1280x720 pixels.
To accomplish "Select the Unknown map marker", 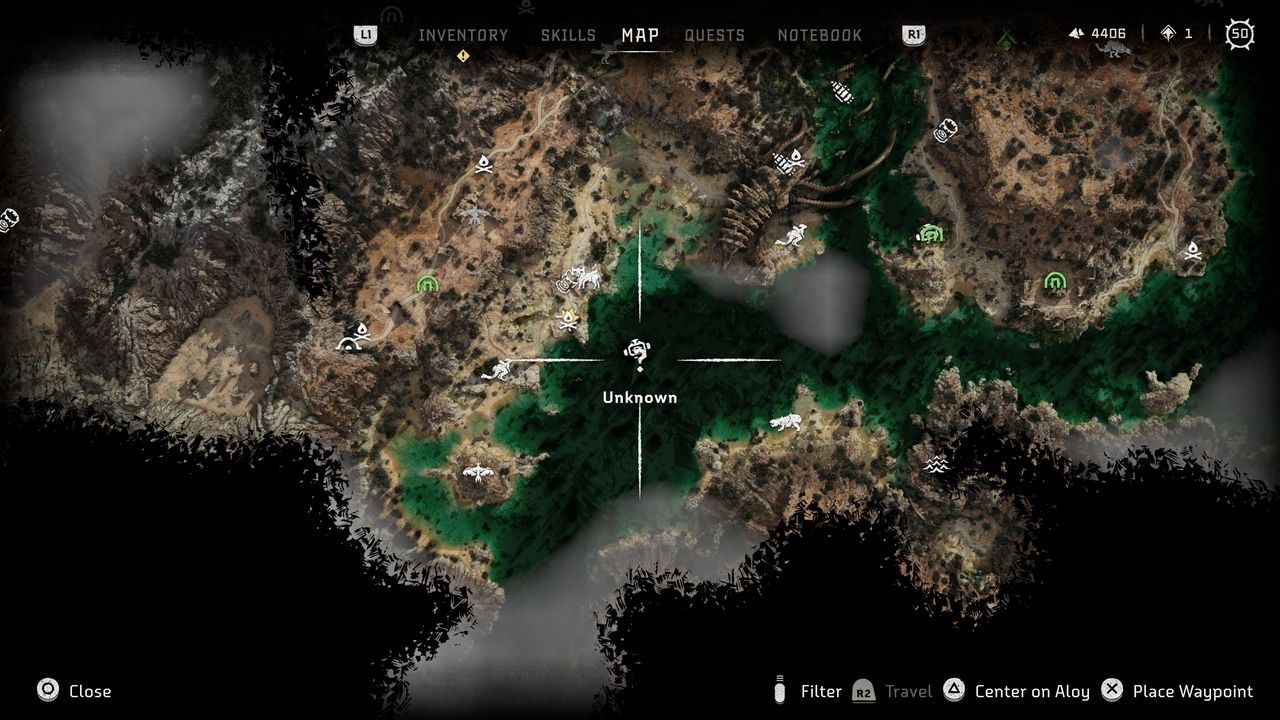I will [638, 353].
